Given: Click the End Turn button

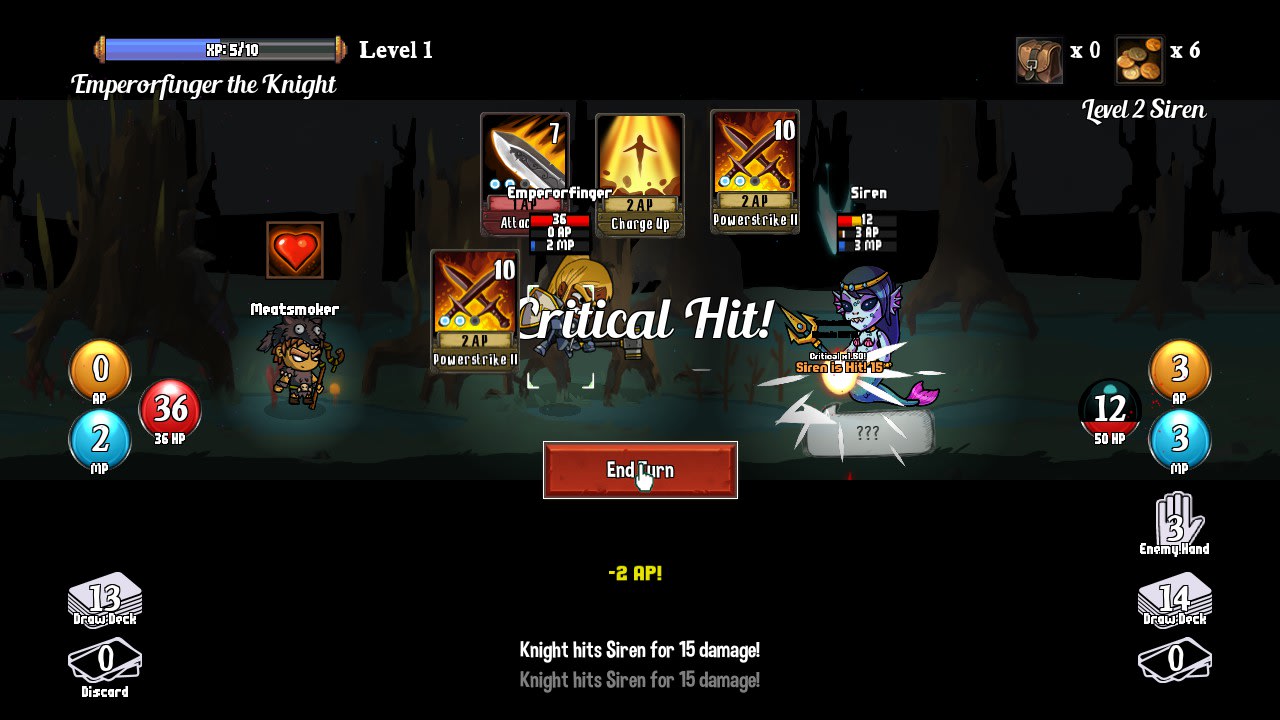Looking at the screenshot, I should point(640,470).
